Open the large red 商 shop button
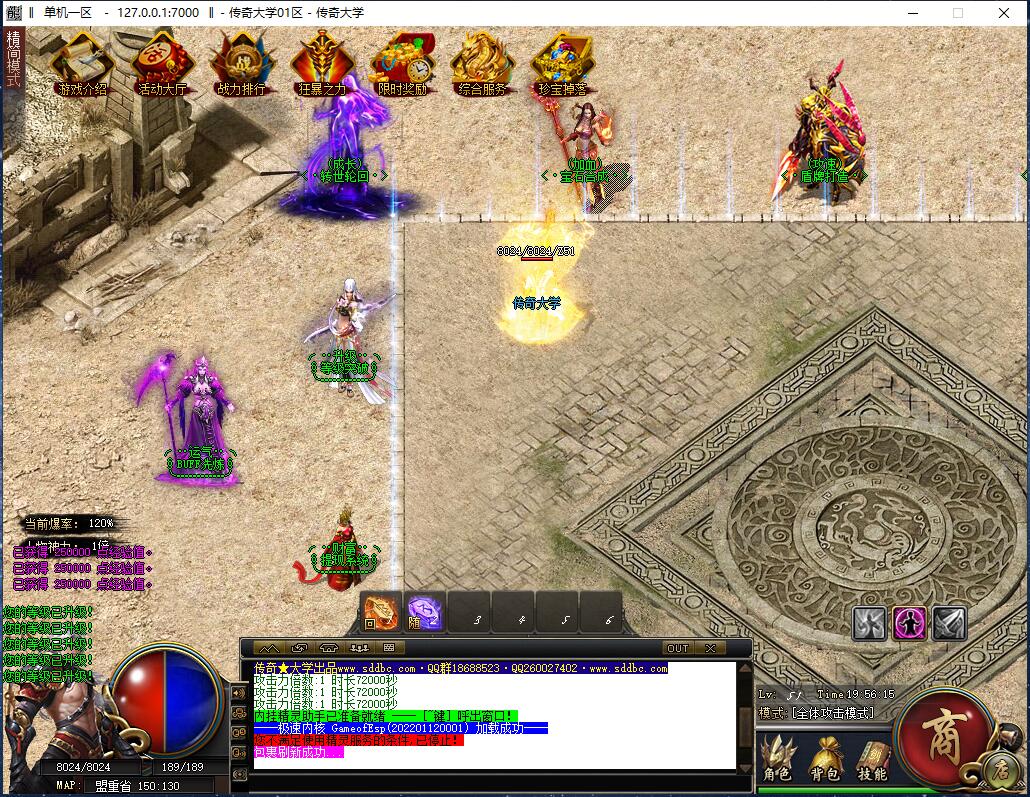The height and width of the screenshot is (797, 1030). [x=940, y=738]
